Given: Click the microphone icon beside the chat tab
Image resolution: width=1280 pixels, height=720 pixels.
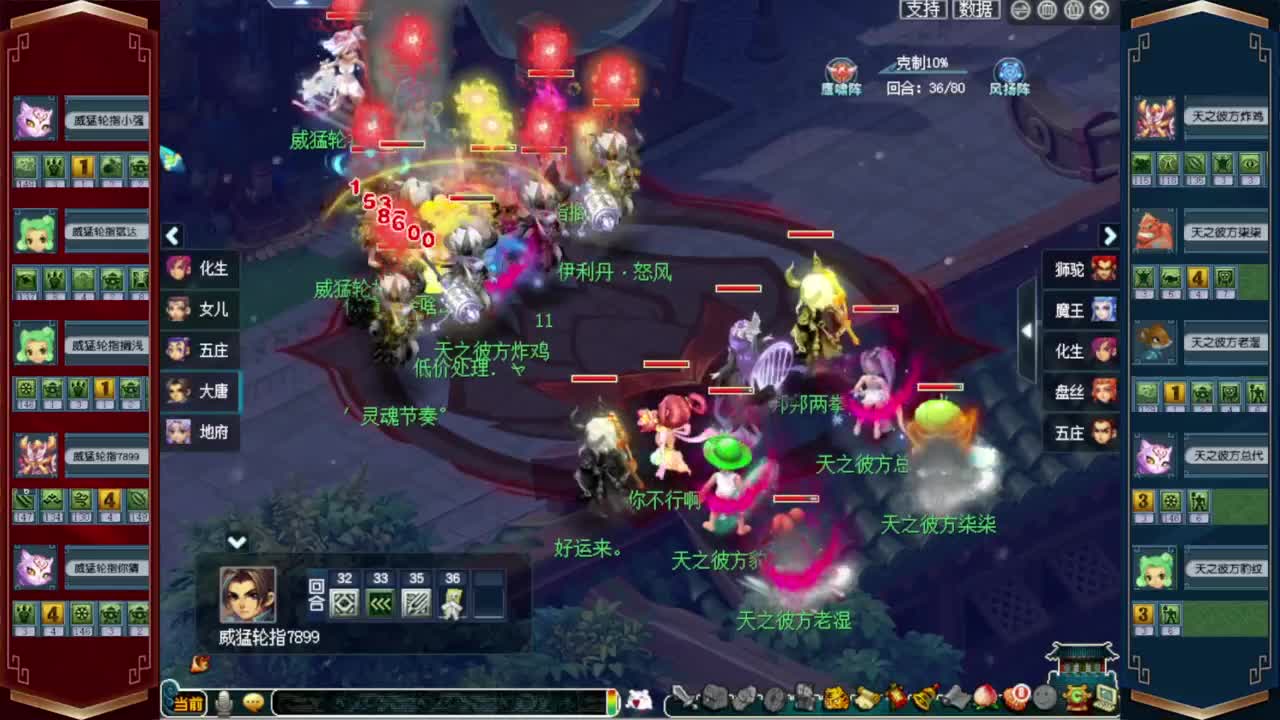Looking at the screenshot, I should 223,703.
